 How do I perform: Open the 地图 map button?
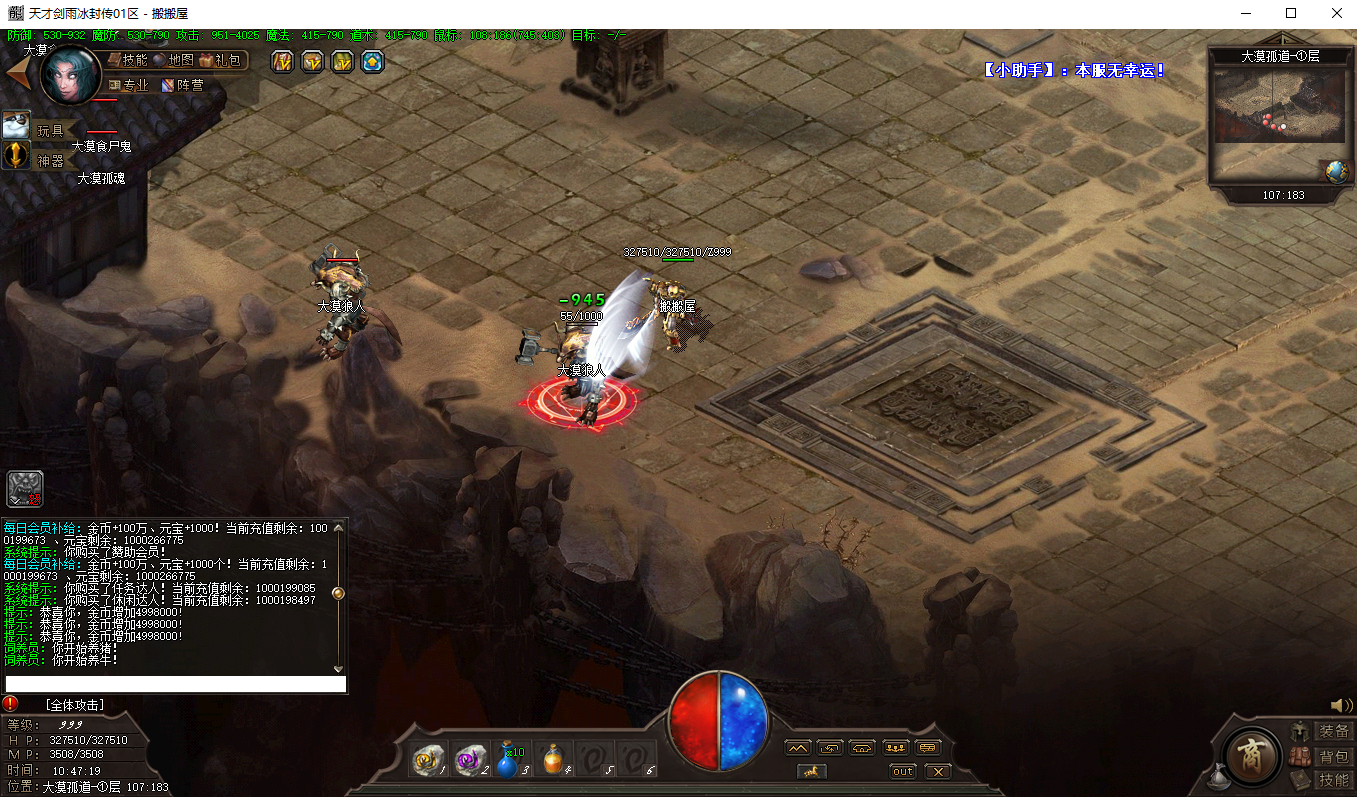point(173,60)
